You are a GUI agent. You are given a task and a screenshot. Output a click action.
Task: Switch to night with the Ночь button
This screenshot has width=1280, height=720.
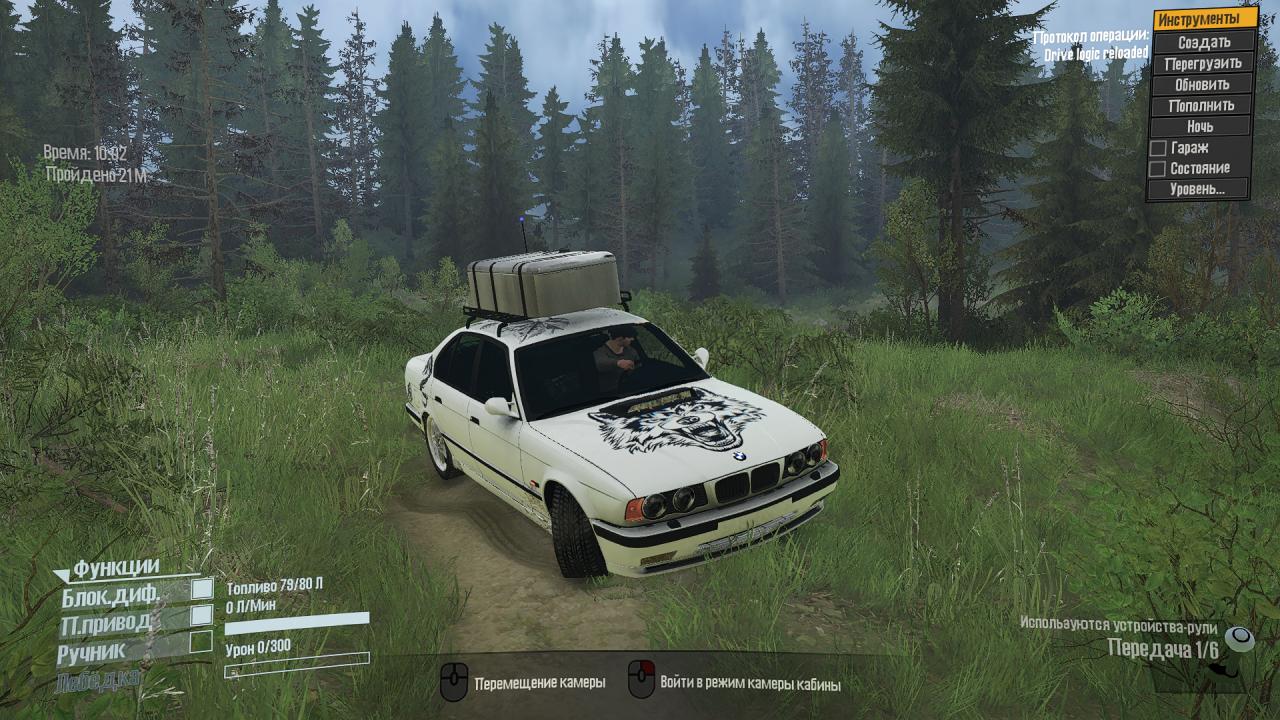pos(1201,126)
